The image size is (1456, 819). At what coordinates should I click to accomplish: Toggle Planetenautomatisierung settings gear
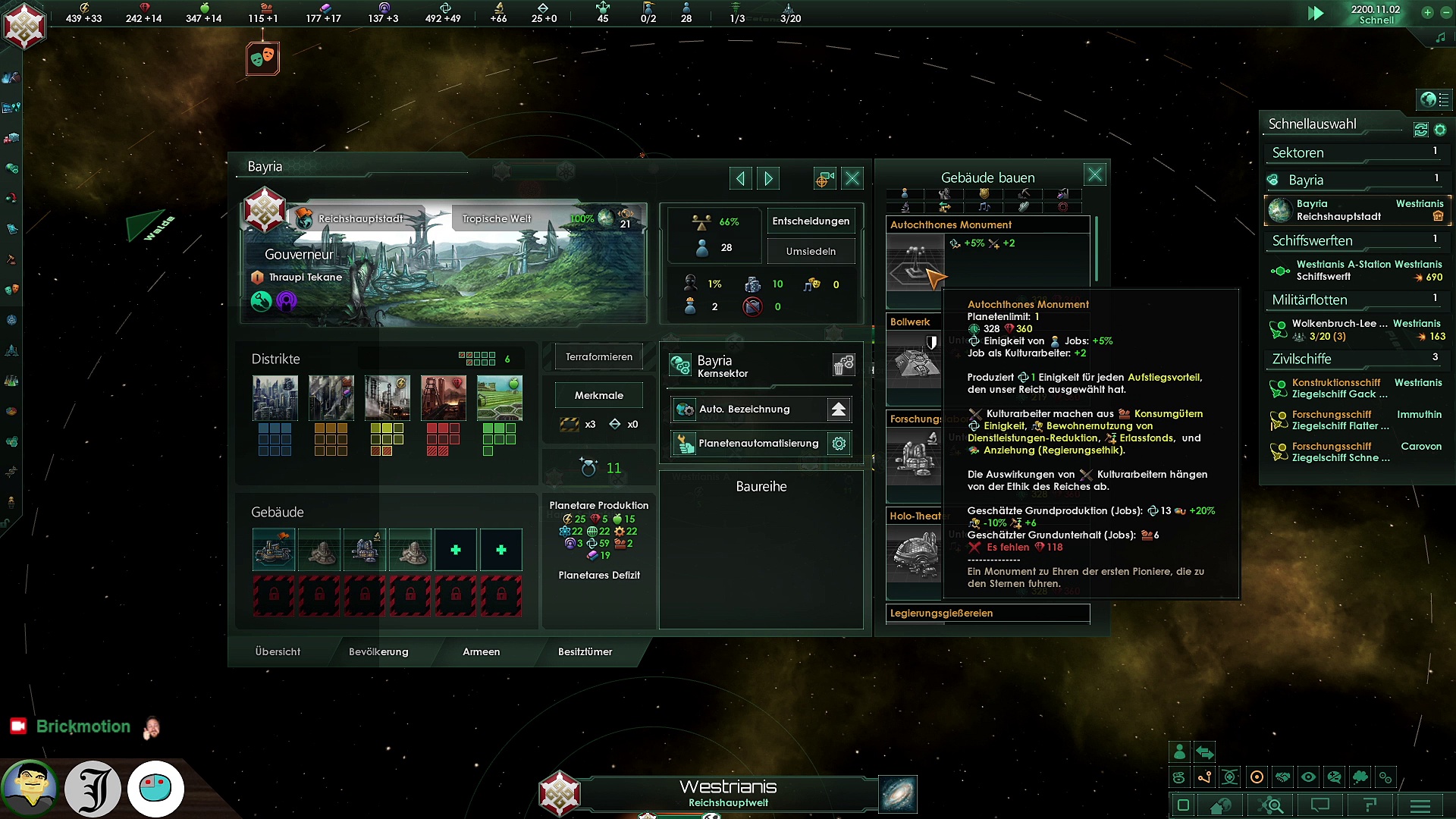(839, 444)
